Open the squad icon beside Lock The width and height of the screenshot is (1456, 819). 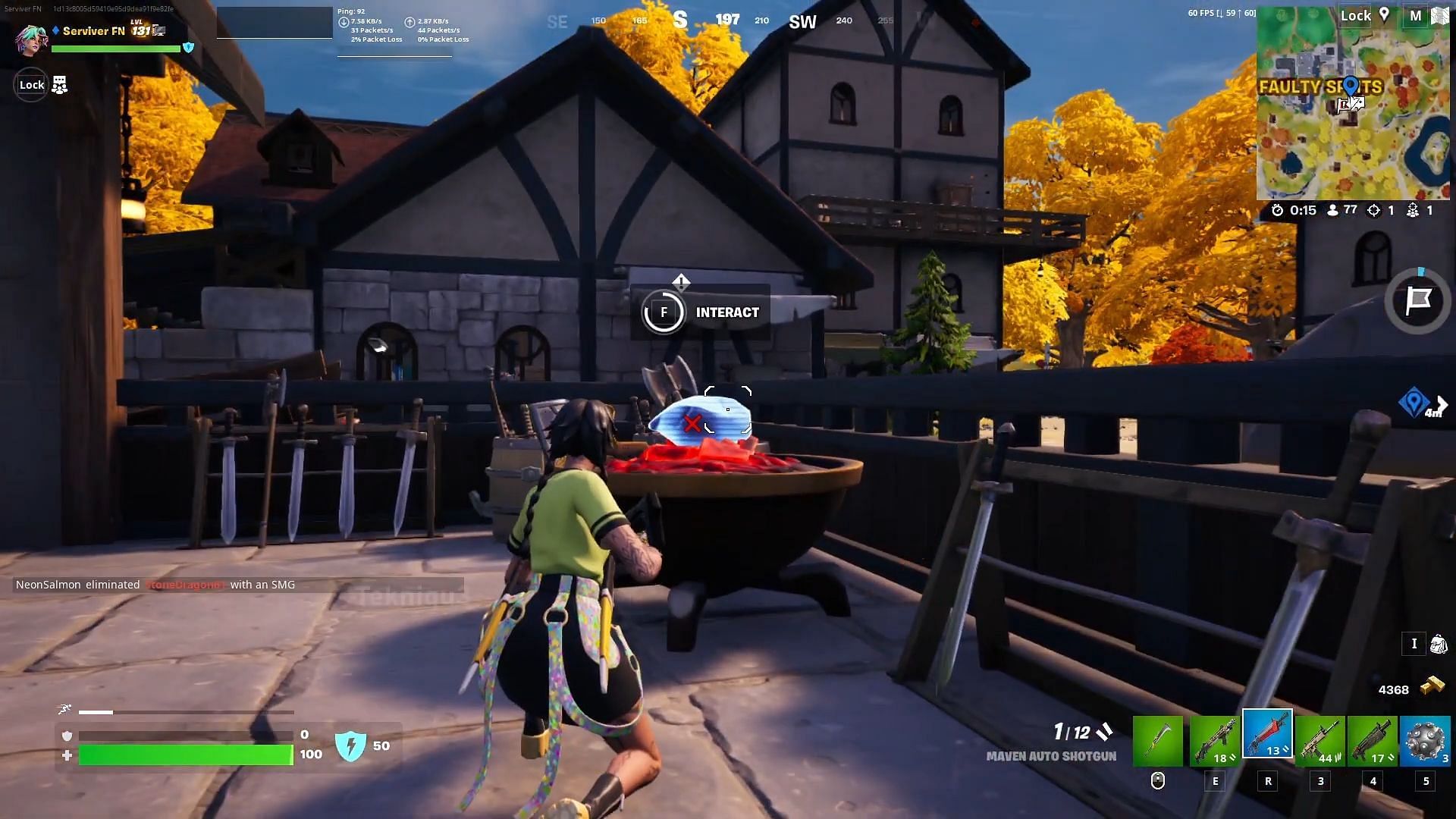tap(59, 85)
